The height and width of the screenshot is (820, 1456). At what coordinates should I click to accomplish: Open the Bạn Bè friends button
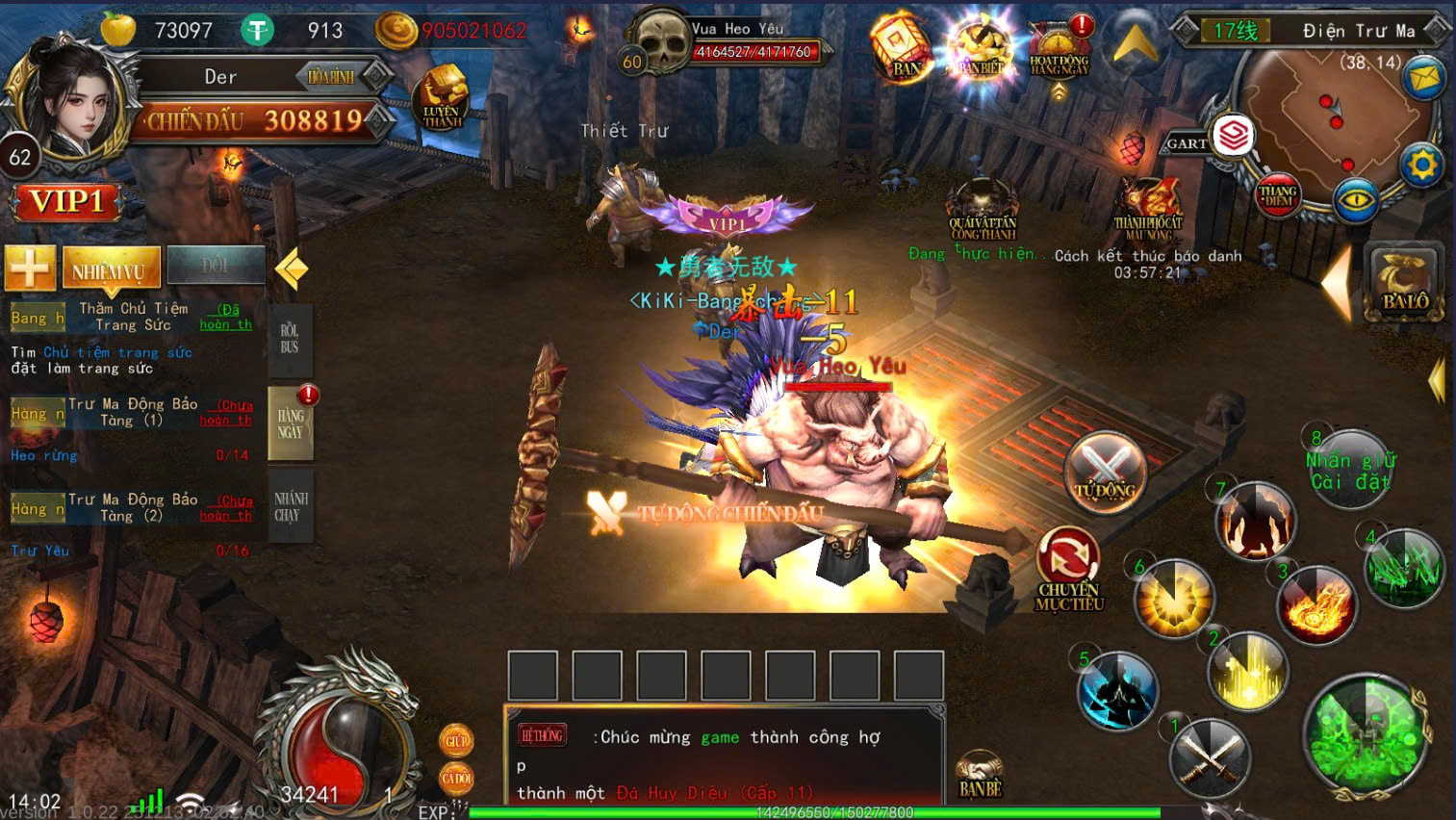click(980, 775)
